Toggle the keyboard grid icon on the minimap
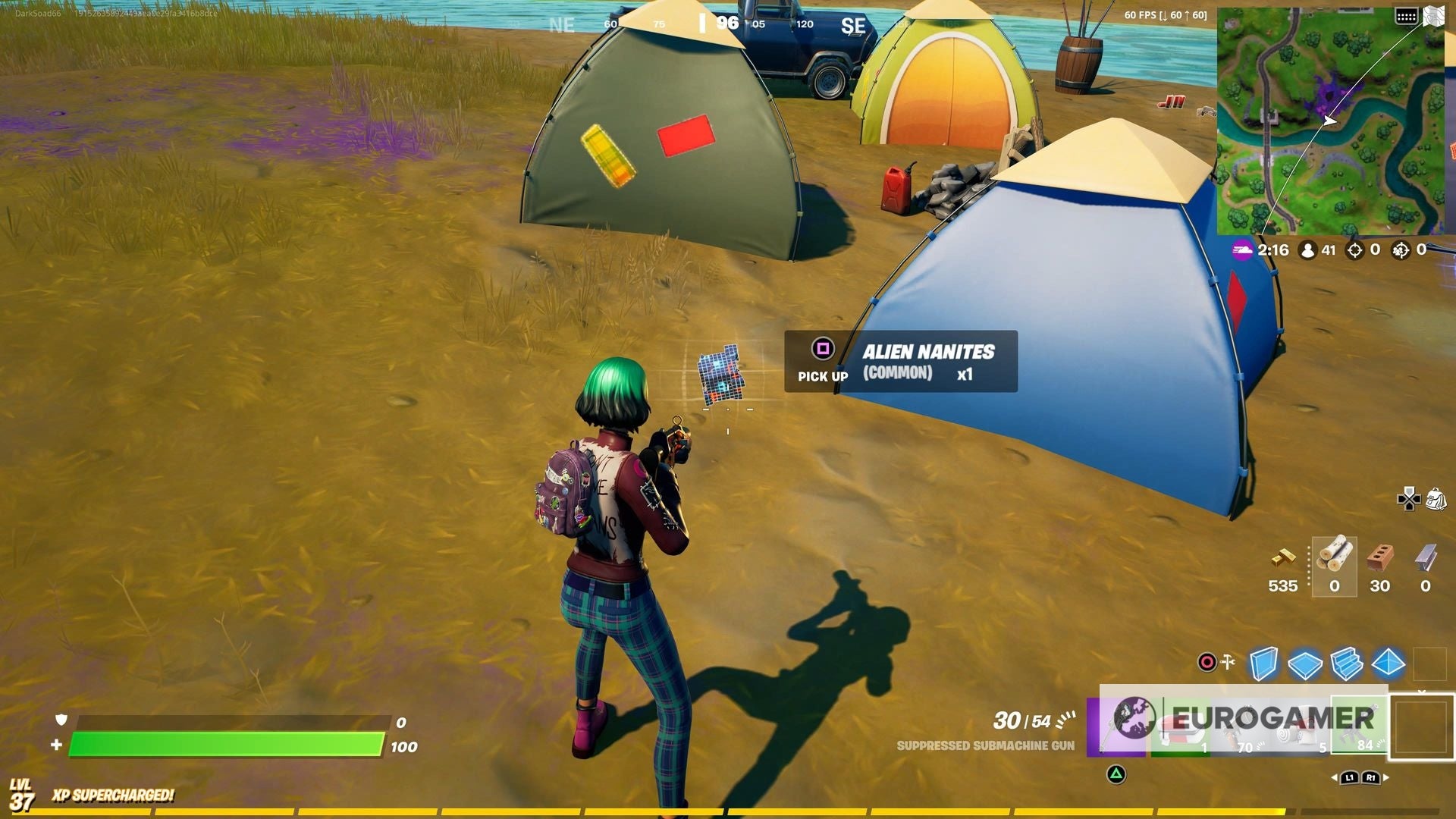Screen dimensions: 1456x819 click(x=1406, y=16)
